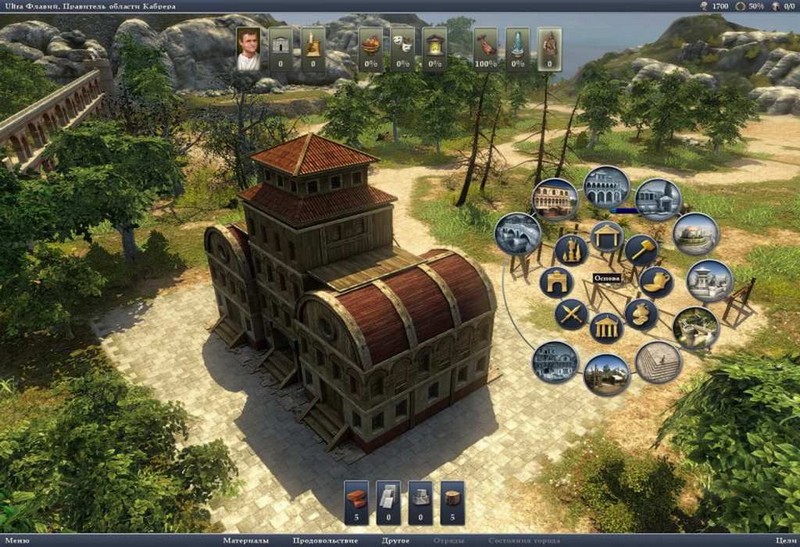800x547 pixels.
Task: Click the wood logs resource slot
Action: point(453,502)
